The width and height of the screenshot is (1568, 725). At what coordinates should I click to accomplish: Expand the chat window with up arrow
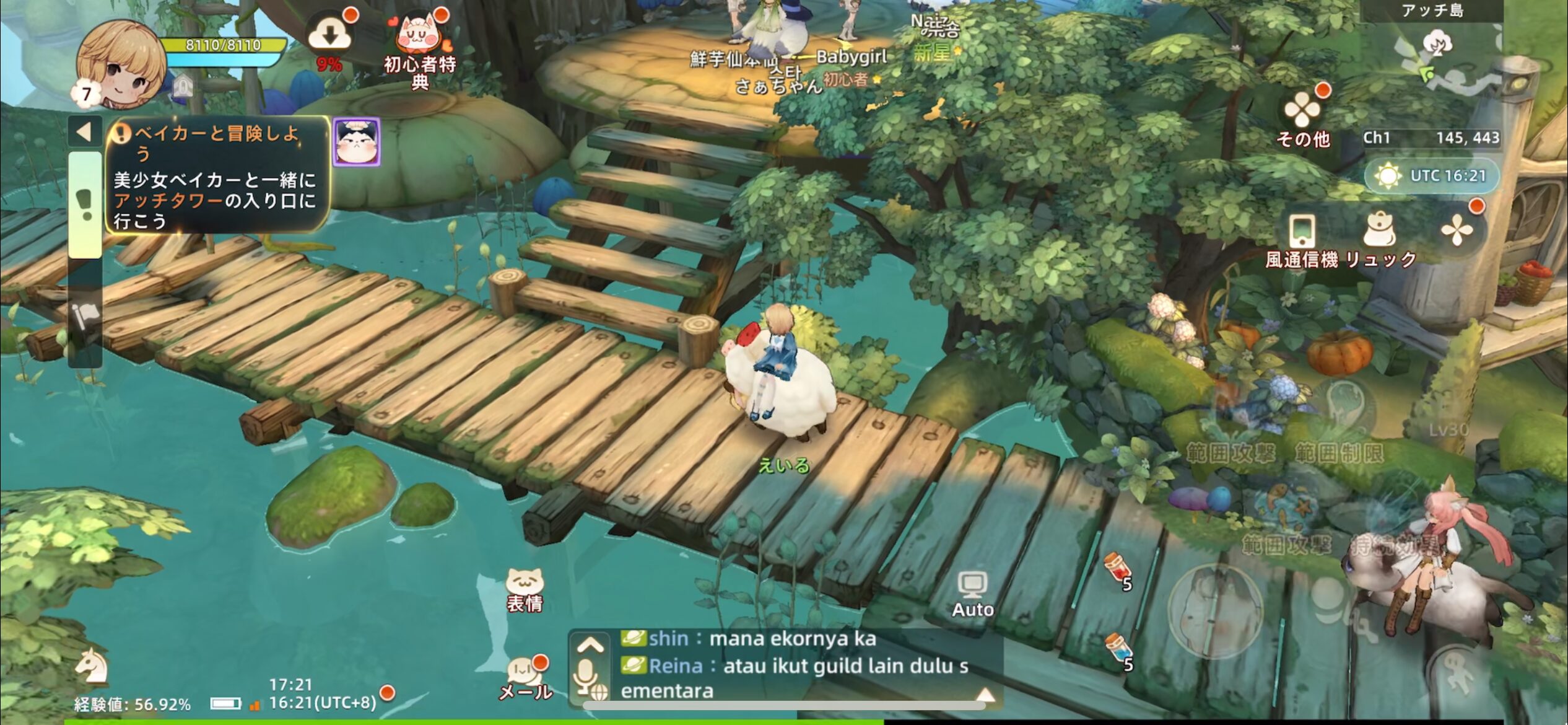click(x=590, y=644)
